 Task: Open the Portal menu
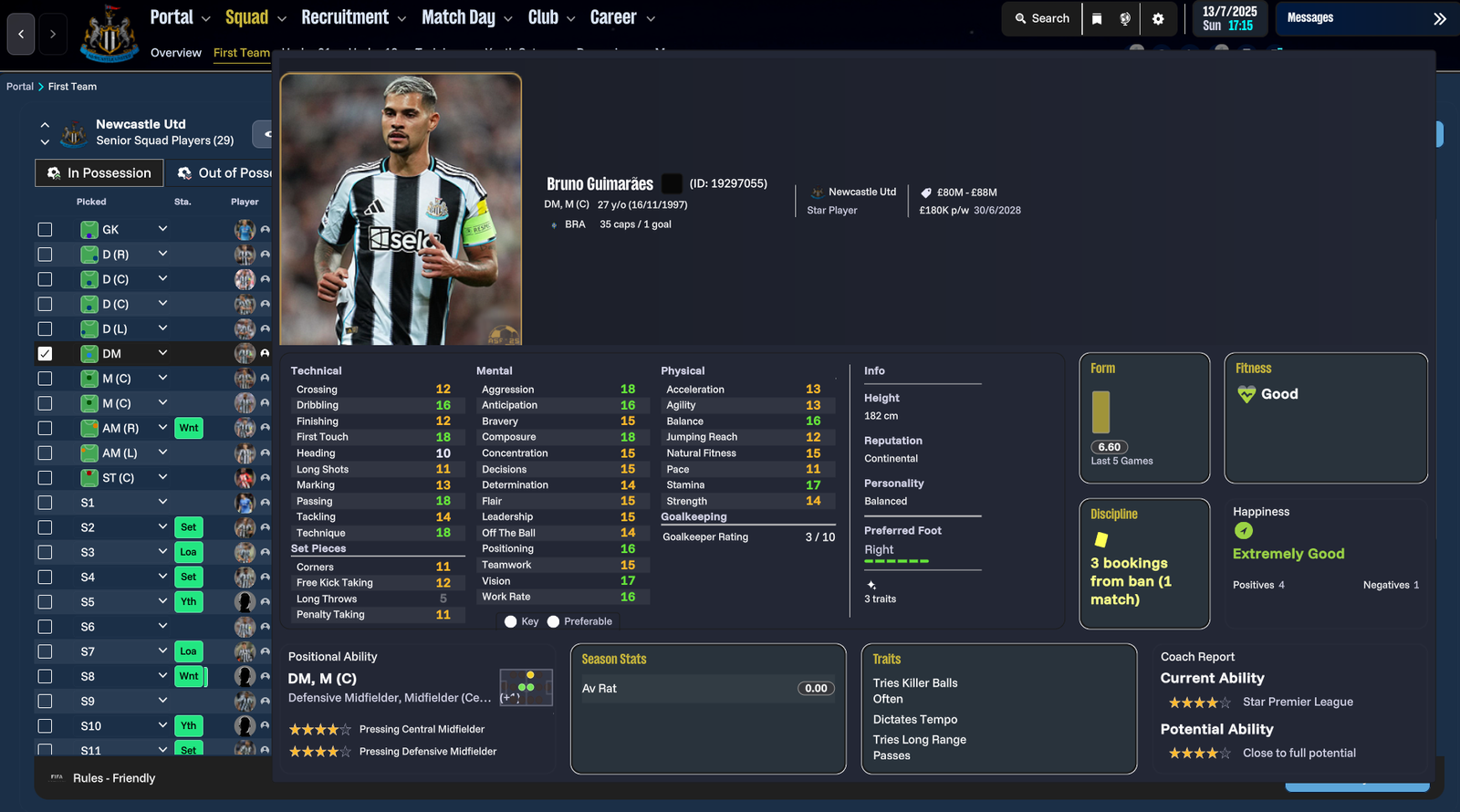click(x=180, y=17)
